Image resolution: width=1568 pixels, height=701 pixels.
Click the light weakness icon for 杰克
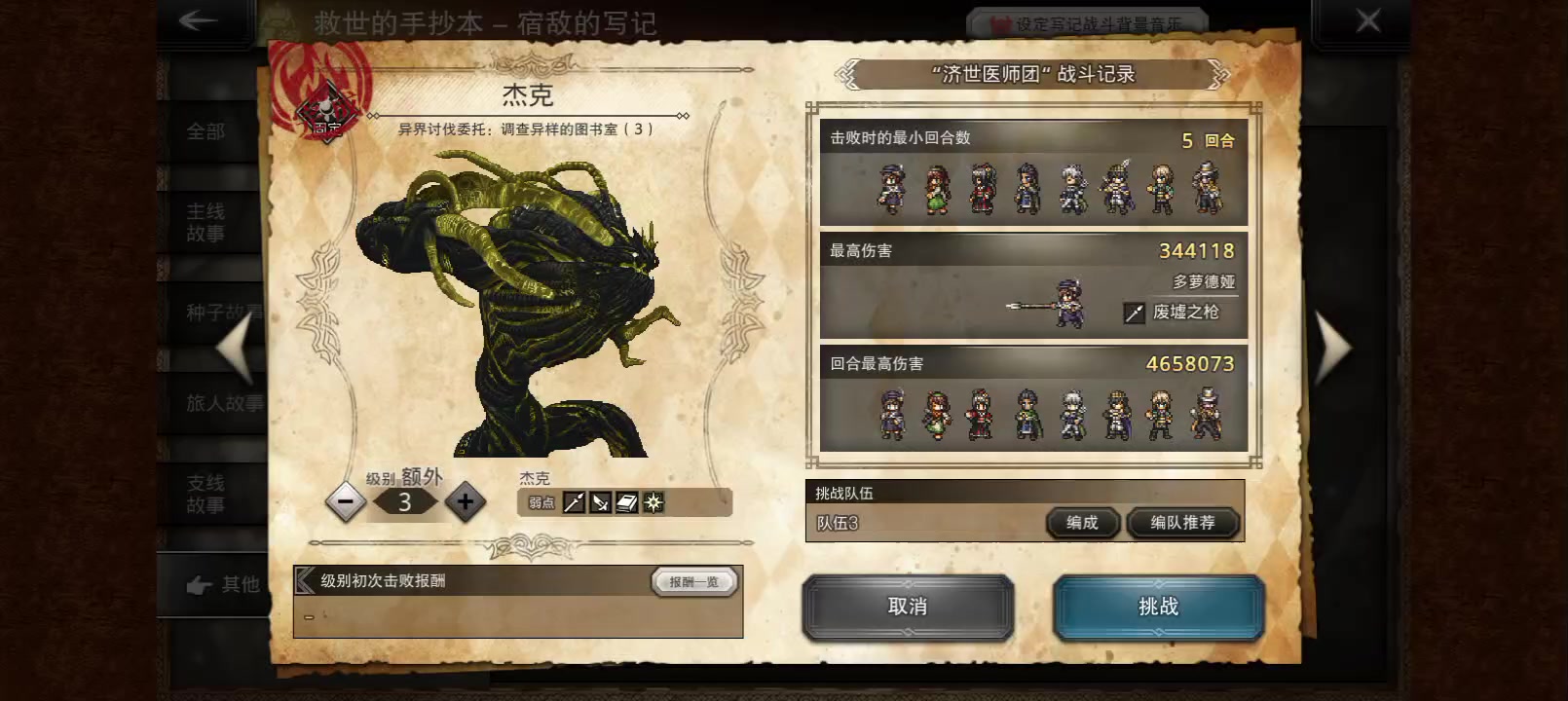(x=652, y=502)
